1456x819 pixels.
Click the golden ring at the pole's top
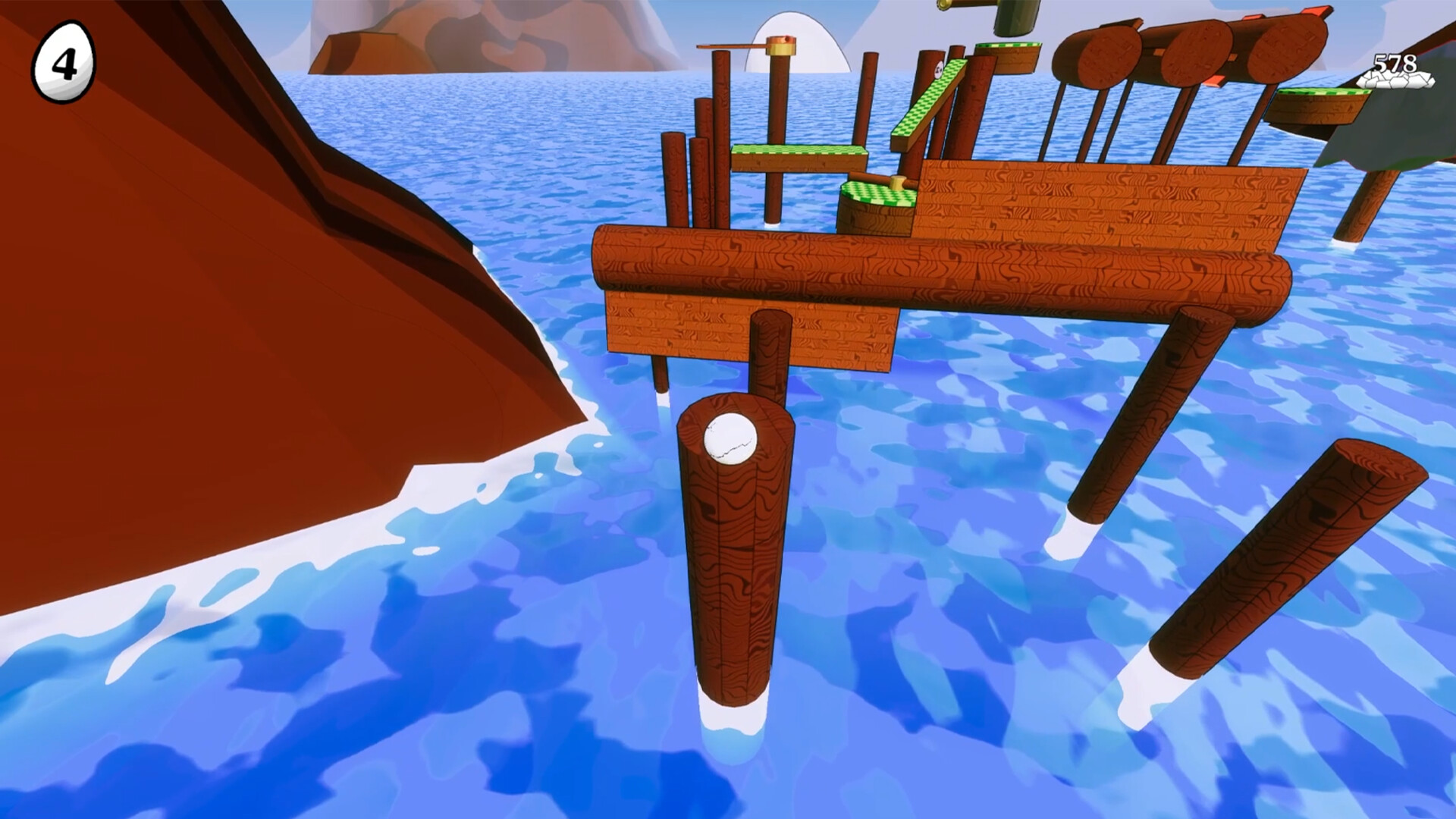(x=780, y=45)
